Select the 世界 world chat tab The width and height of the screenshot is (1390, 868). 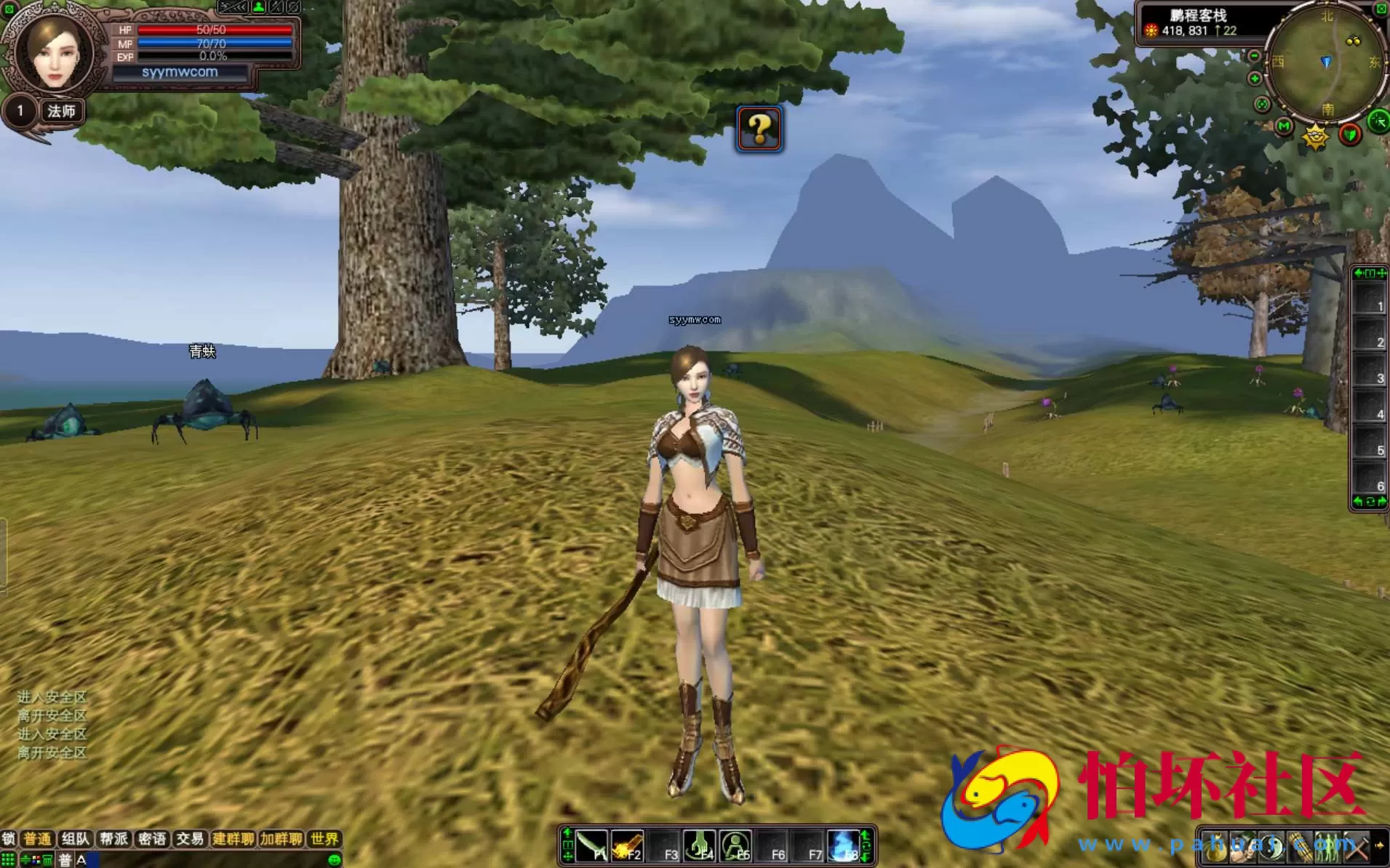[324, 839]
